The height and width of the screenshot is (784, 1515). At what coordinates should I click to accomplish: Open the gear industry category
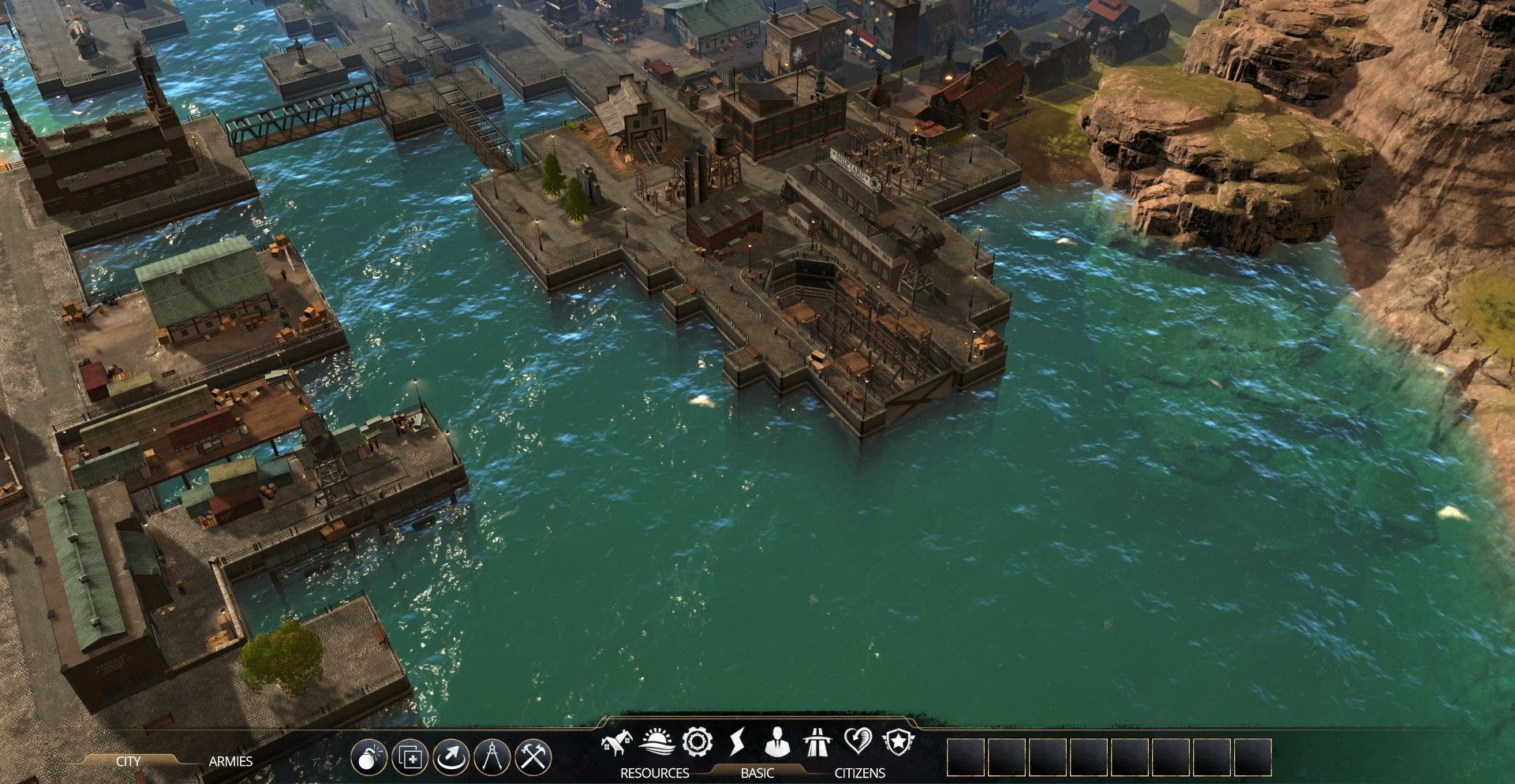698,742
